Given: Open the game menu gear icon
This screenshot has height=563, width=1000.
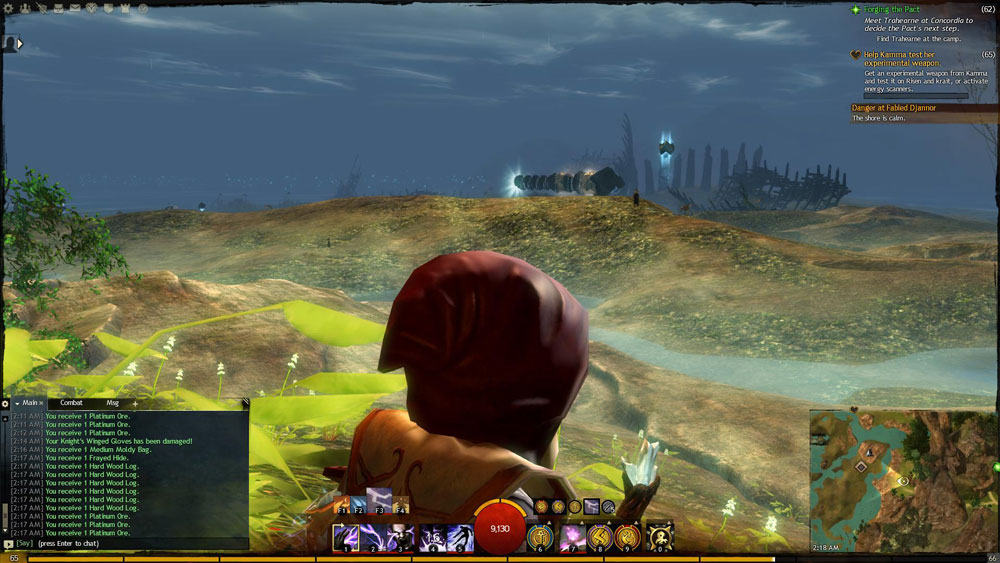Looking at the screenshot, I should (x=8, y=8).
